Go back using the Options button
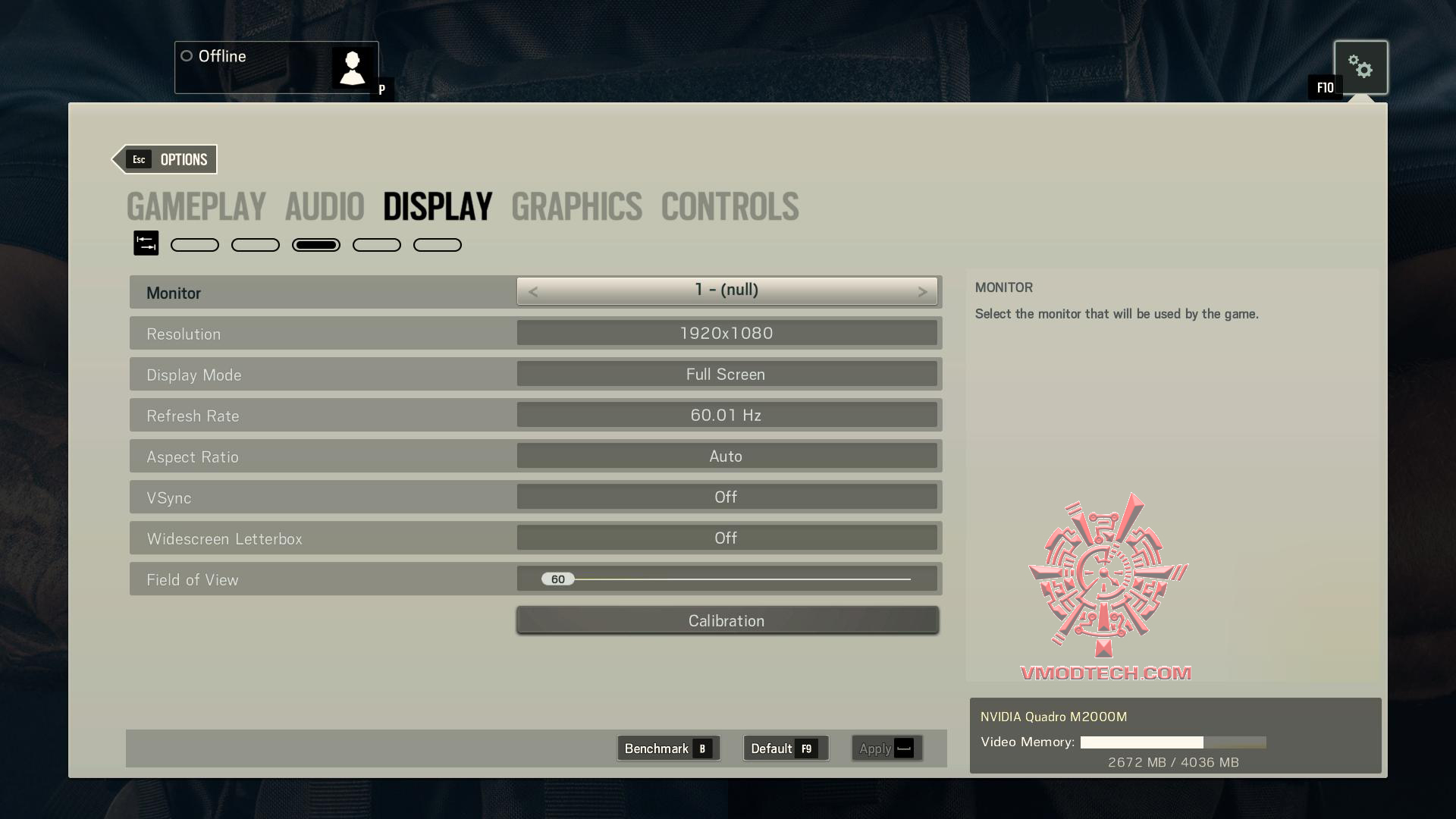 click(166, 159)
